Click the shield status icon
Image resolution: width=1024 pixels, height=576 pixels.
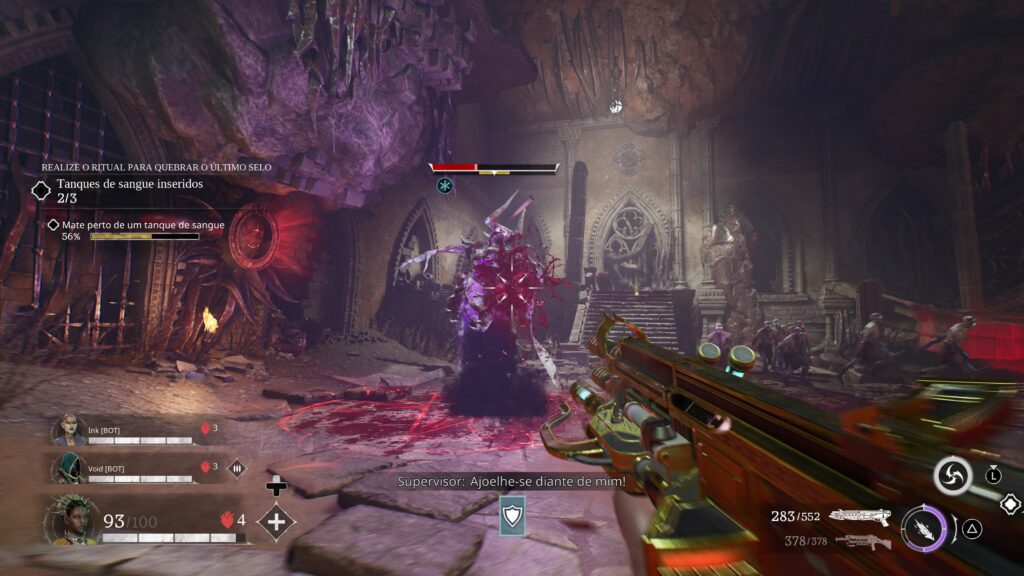click(x=512, y=514)
